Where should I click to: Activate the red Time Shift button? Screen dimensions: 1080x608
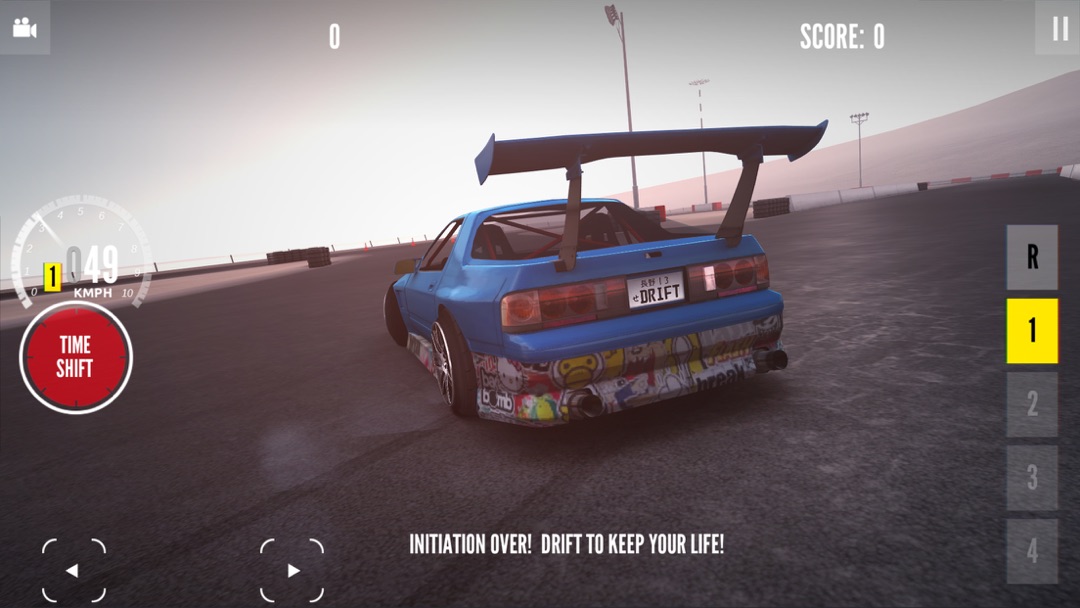75,357
